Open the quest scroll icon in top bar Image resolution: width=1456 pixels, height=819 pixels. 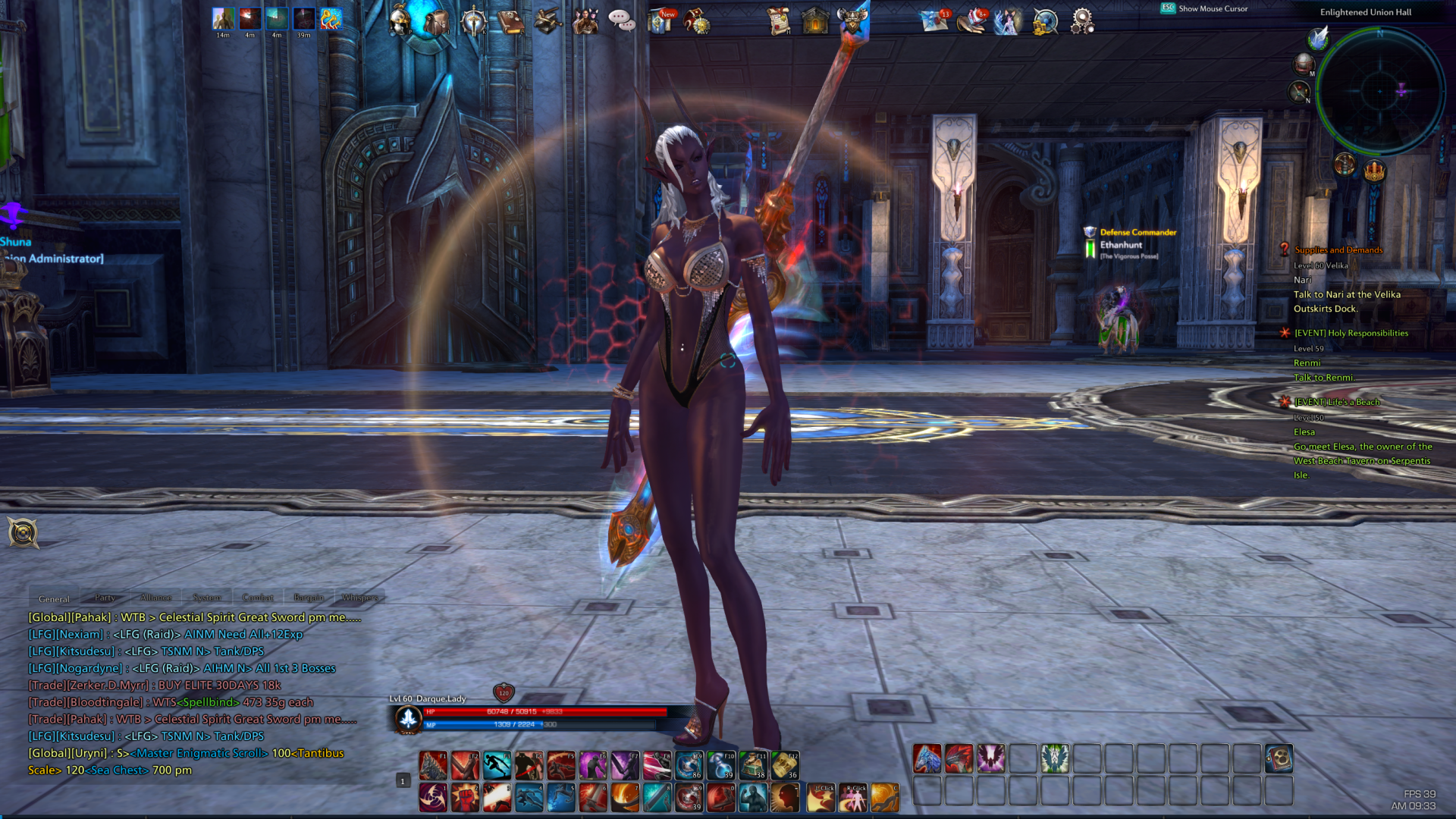778,21
